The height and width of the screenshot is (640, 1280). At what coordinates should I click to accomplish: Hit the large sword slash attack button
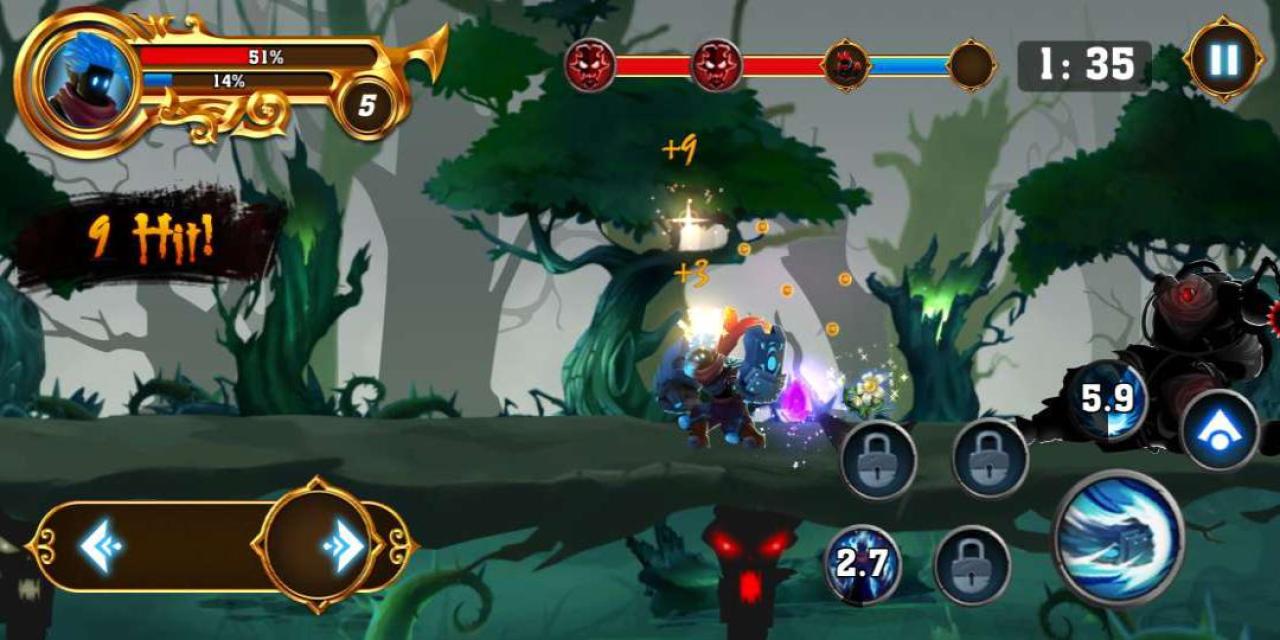pyautogui.click(x=1118, y=538)
